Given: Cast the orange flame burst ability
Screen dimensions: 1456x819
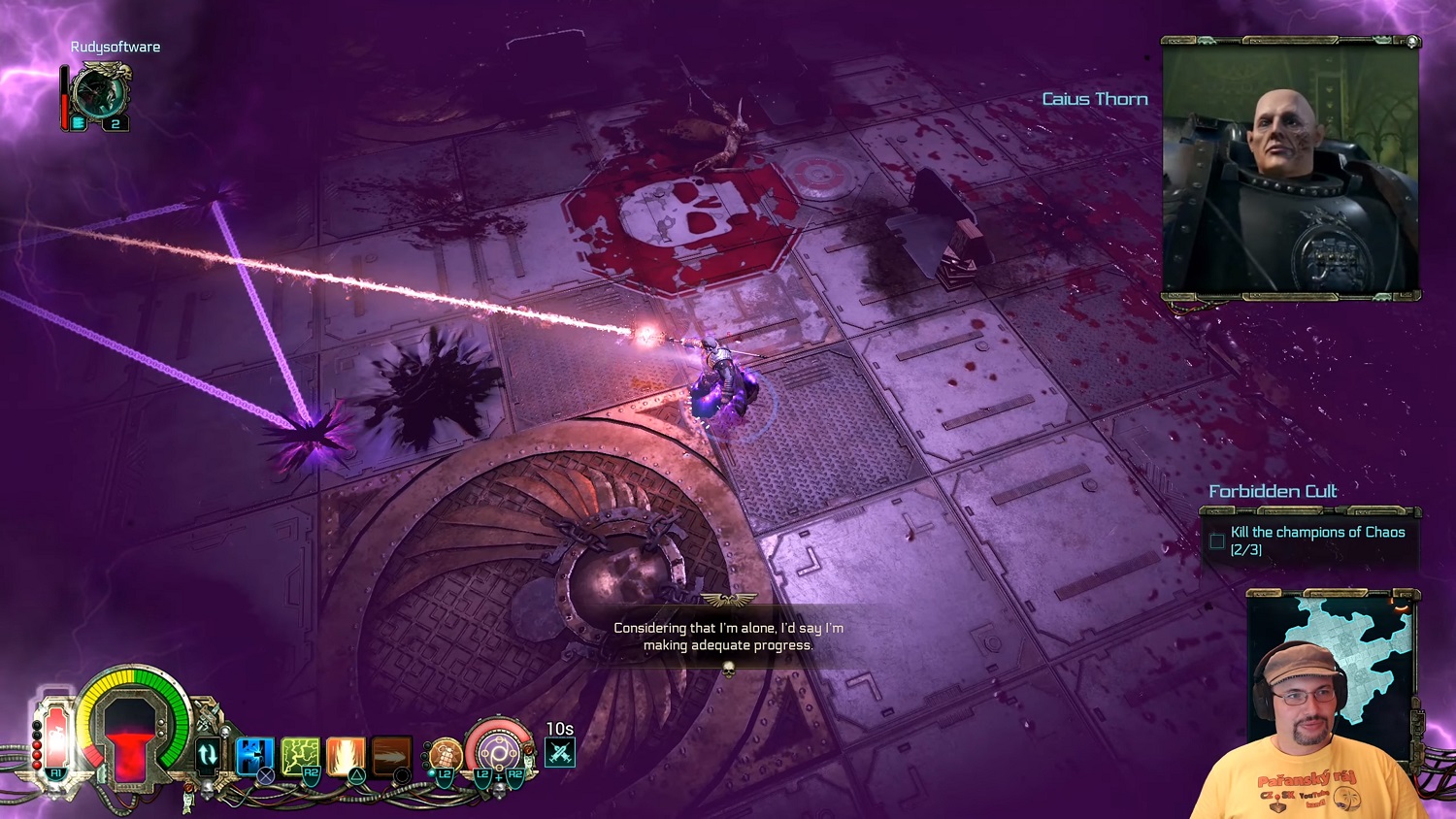Looking at the screenshot, I should pos(346,755).
